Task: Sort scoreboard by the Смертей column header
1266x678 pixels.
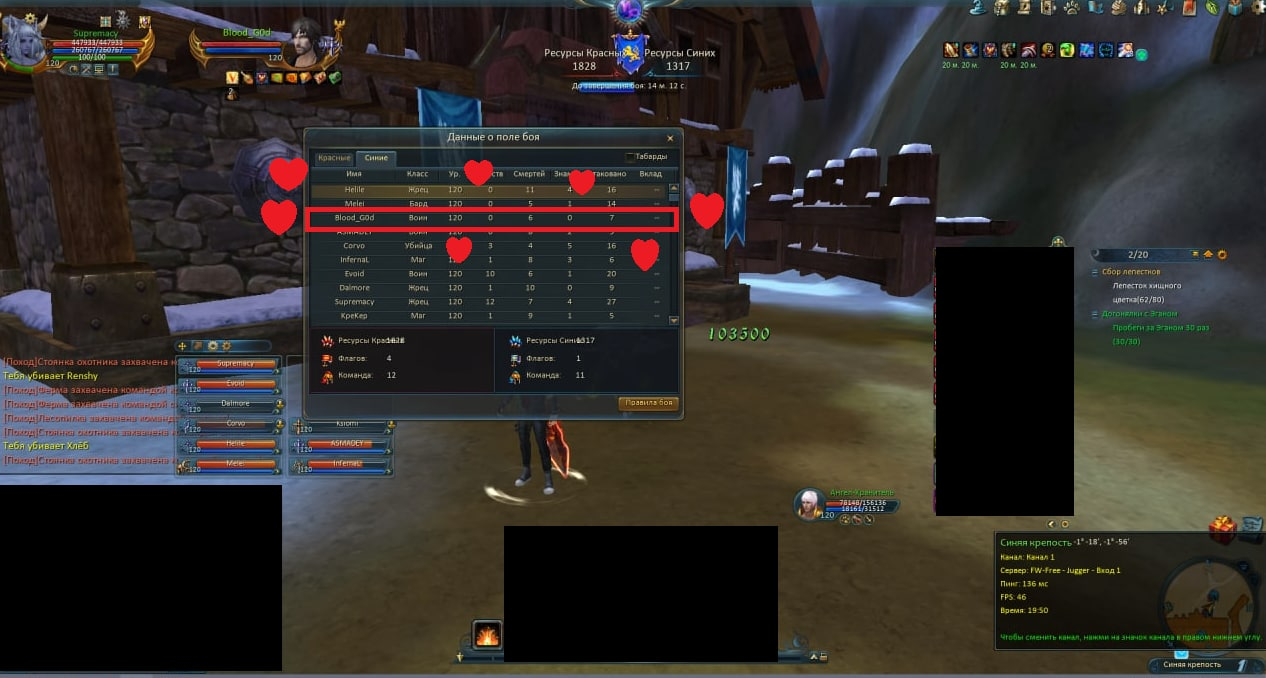Action: (x=529, y=174)
